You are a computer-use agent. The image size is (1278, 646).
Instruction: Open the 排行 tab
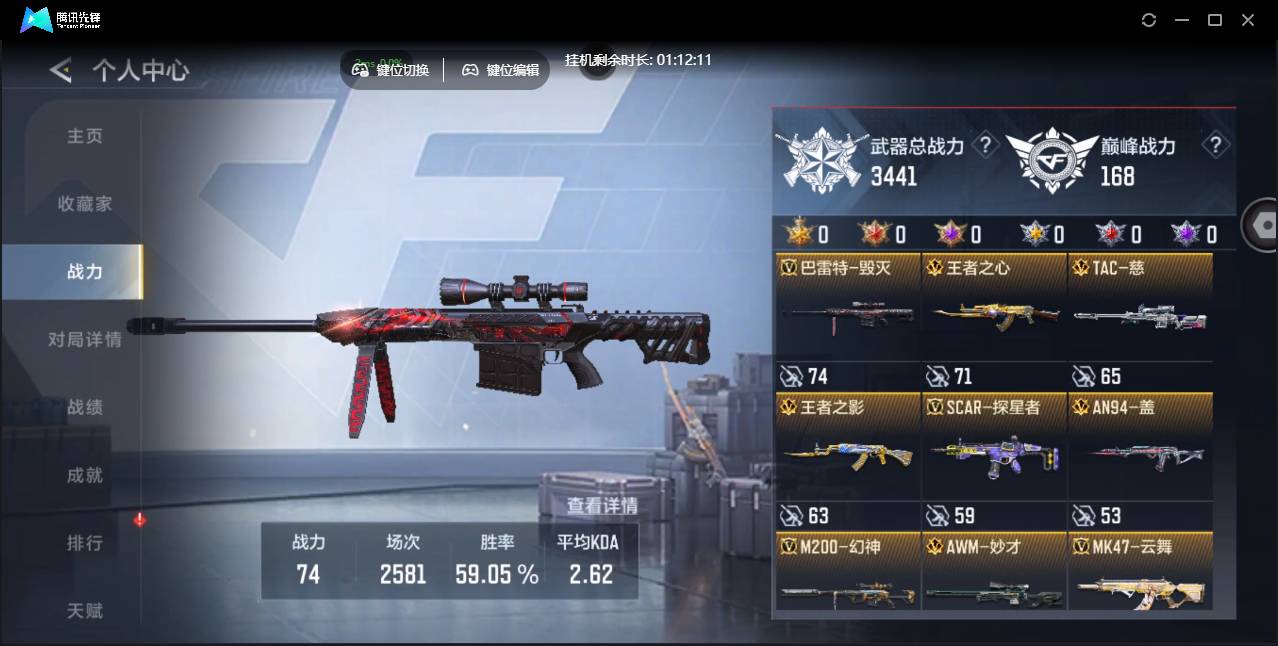(85, 543)
